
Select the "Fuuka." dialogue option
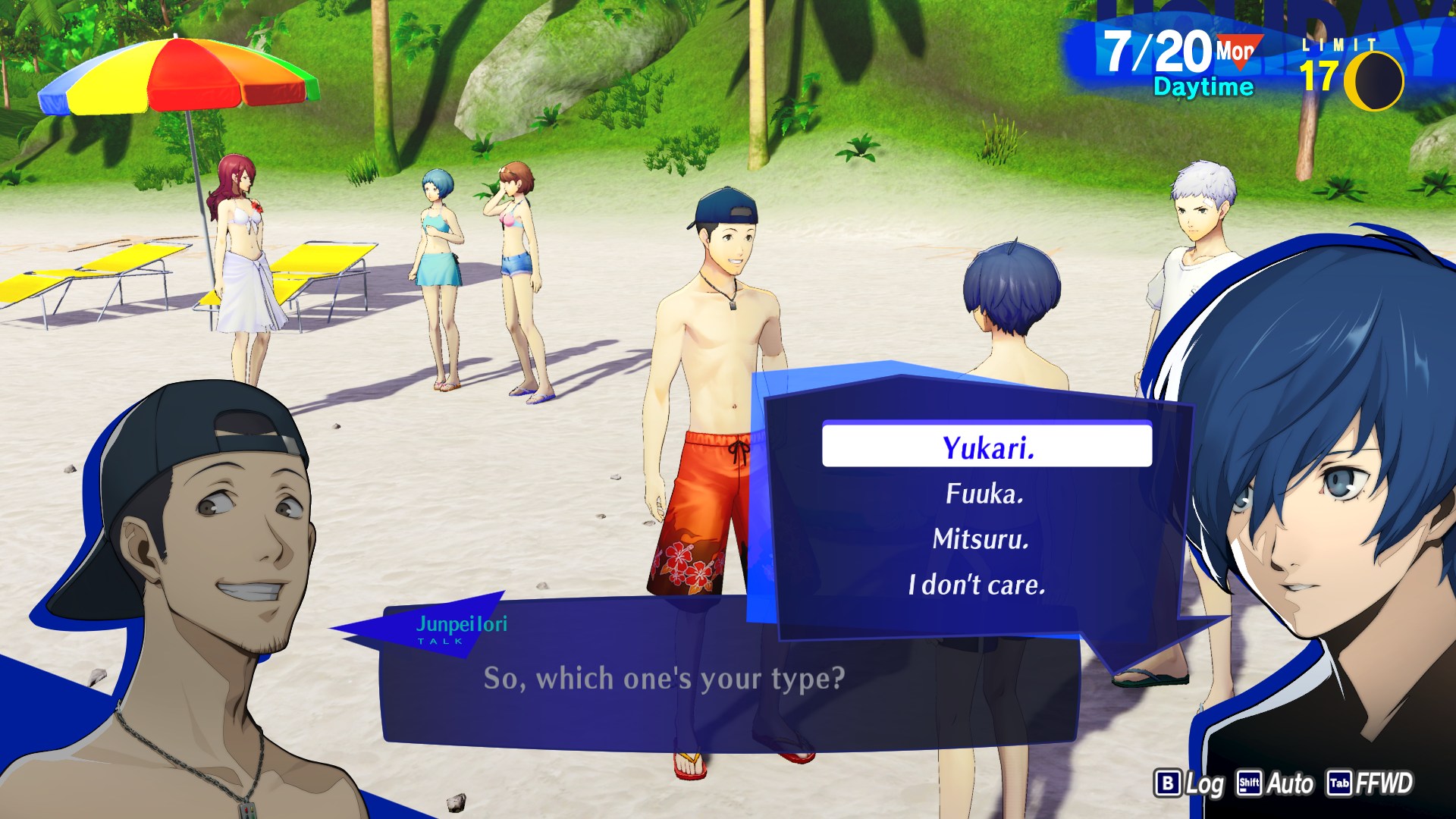(x=984, y=494)
